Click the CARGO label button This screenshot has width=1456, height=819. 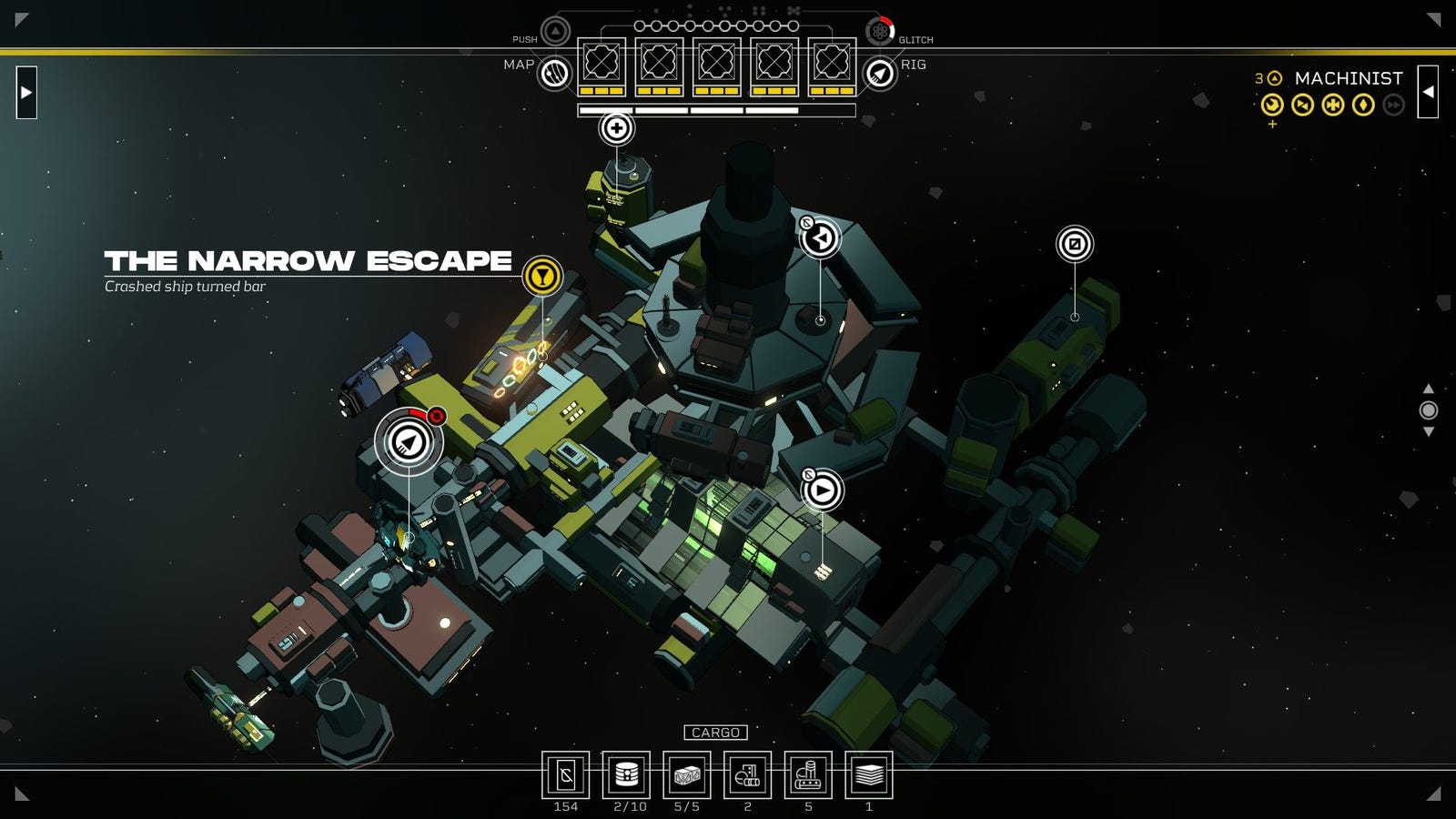point(715,733)
